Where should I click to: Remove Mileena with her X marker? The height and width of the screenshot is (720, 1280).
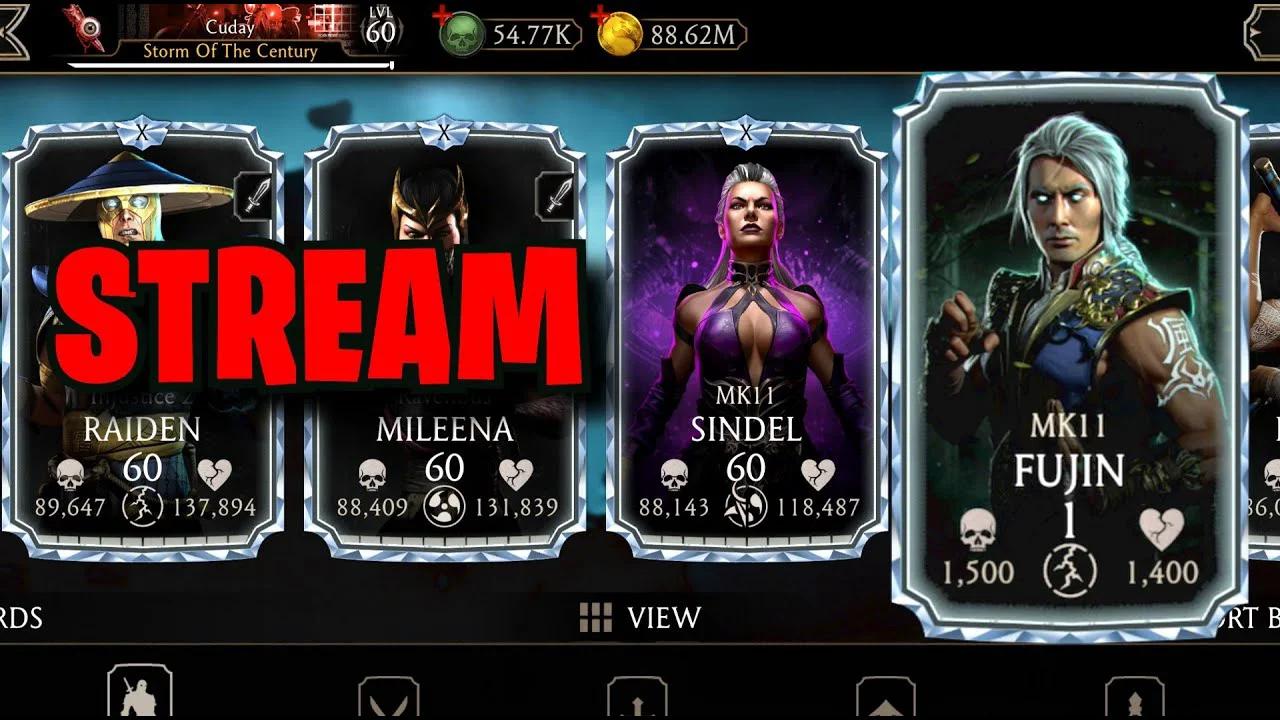(443, 129)
